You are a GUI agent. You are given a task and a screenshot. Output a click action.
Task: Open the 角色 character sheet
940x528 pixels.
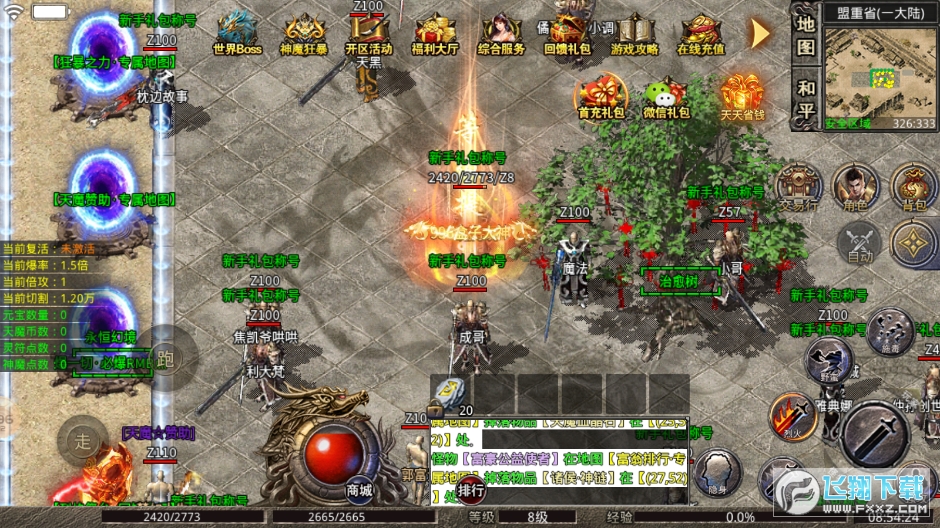[x=854, y=186]
